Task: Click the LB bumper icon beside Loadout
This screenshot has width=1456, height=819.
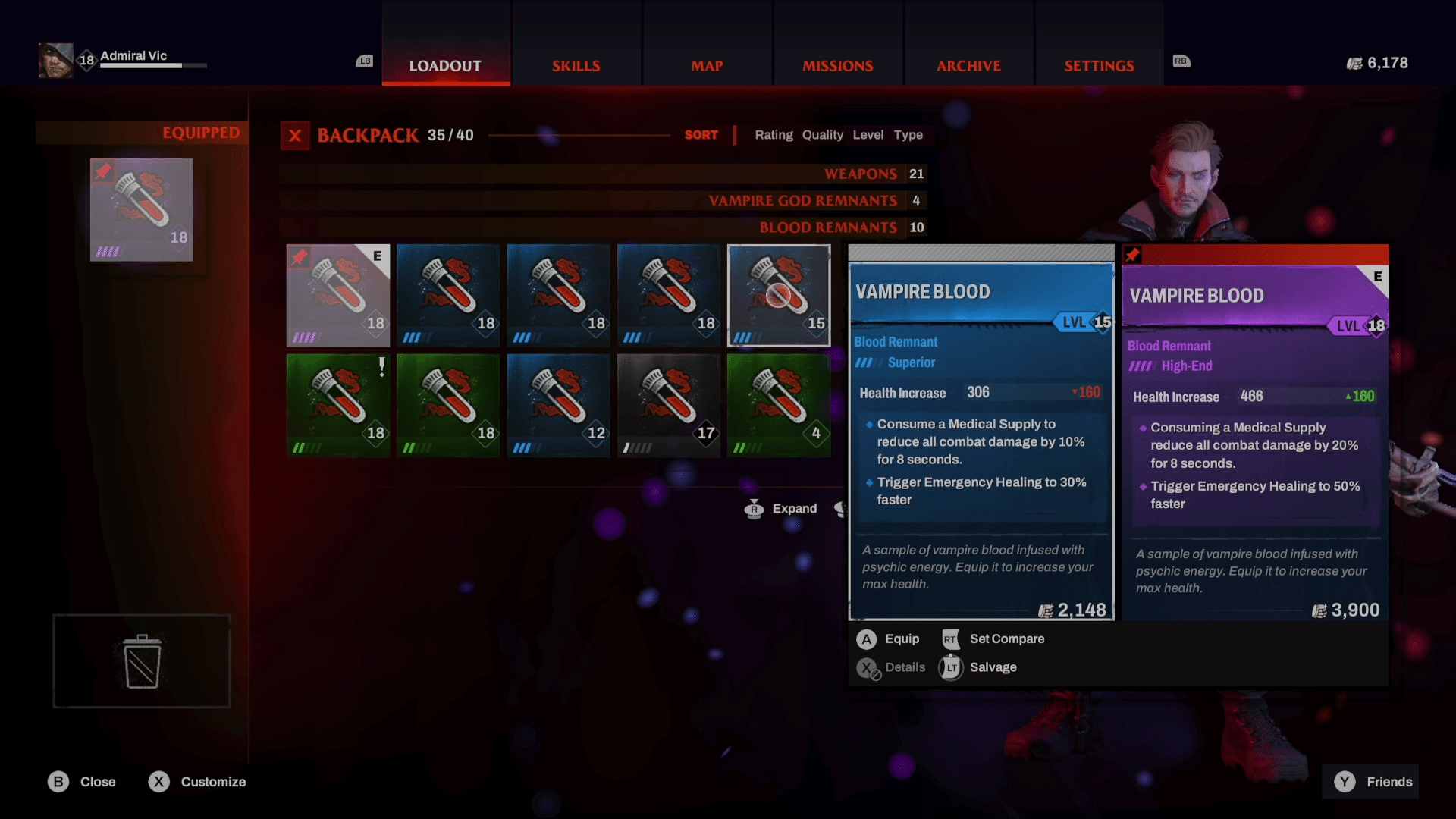Action: (x=364, y=61)
